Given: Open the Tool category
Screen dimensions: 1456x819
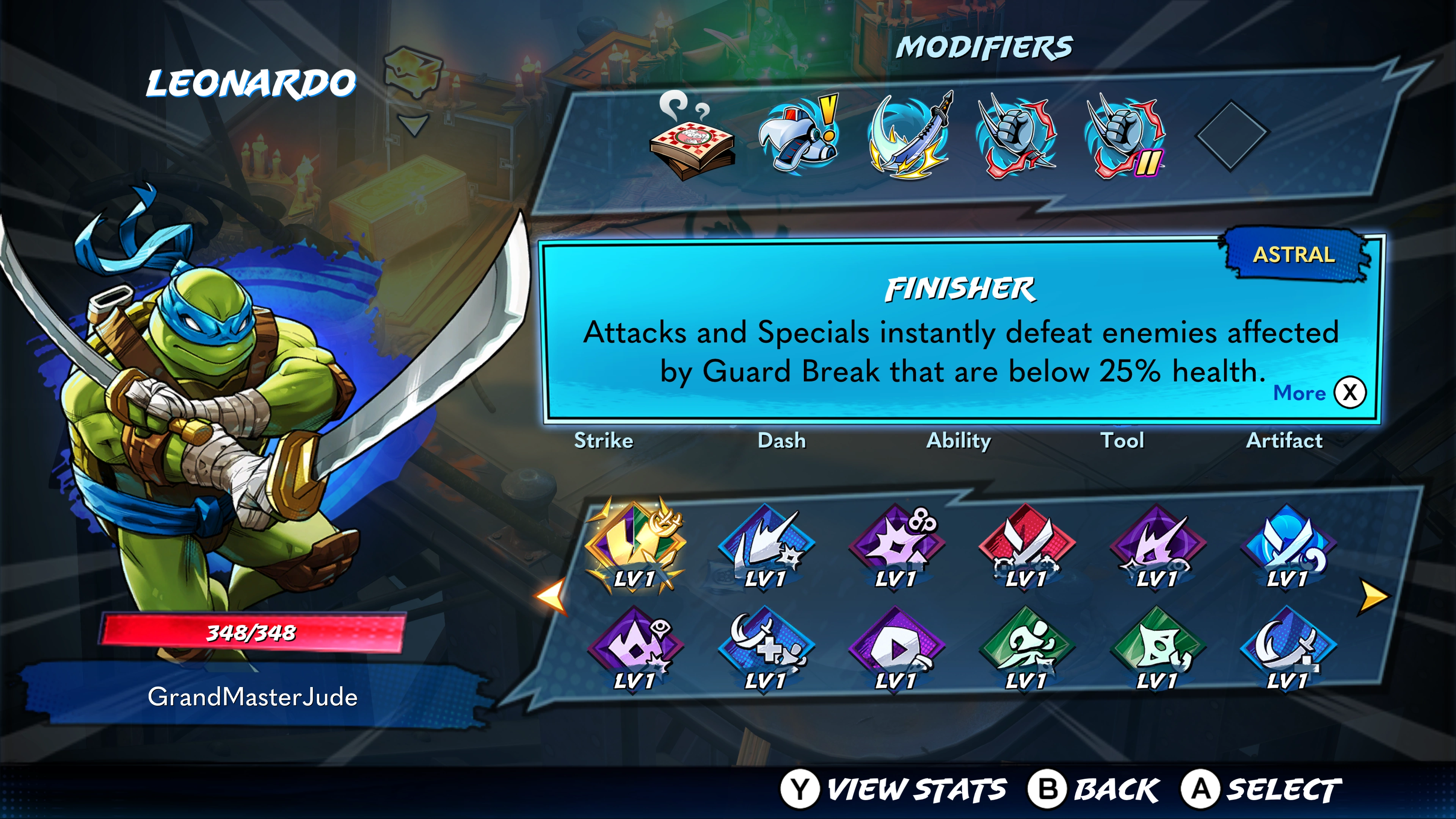Looking at the screenshot, I should click(1122, 440).
